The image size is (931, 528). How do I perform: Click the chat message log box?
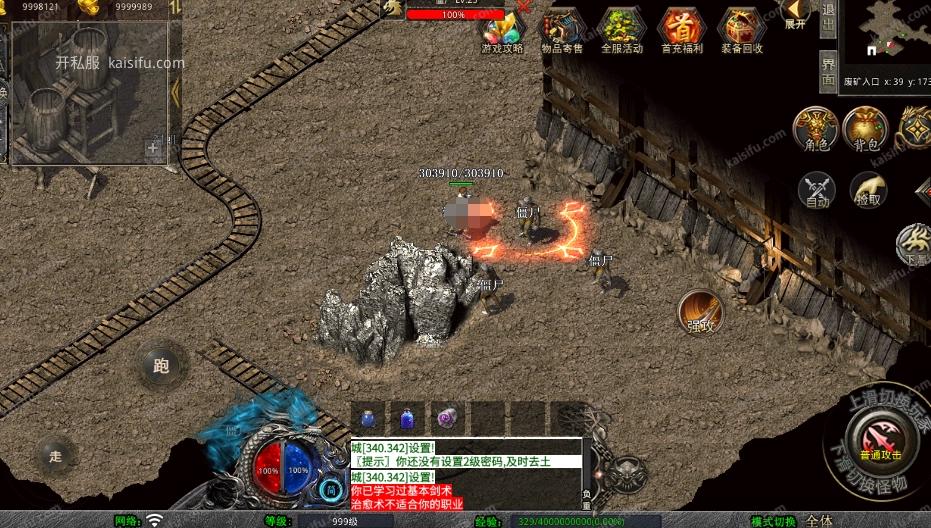click(x=465, y=473)
